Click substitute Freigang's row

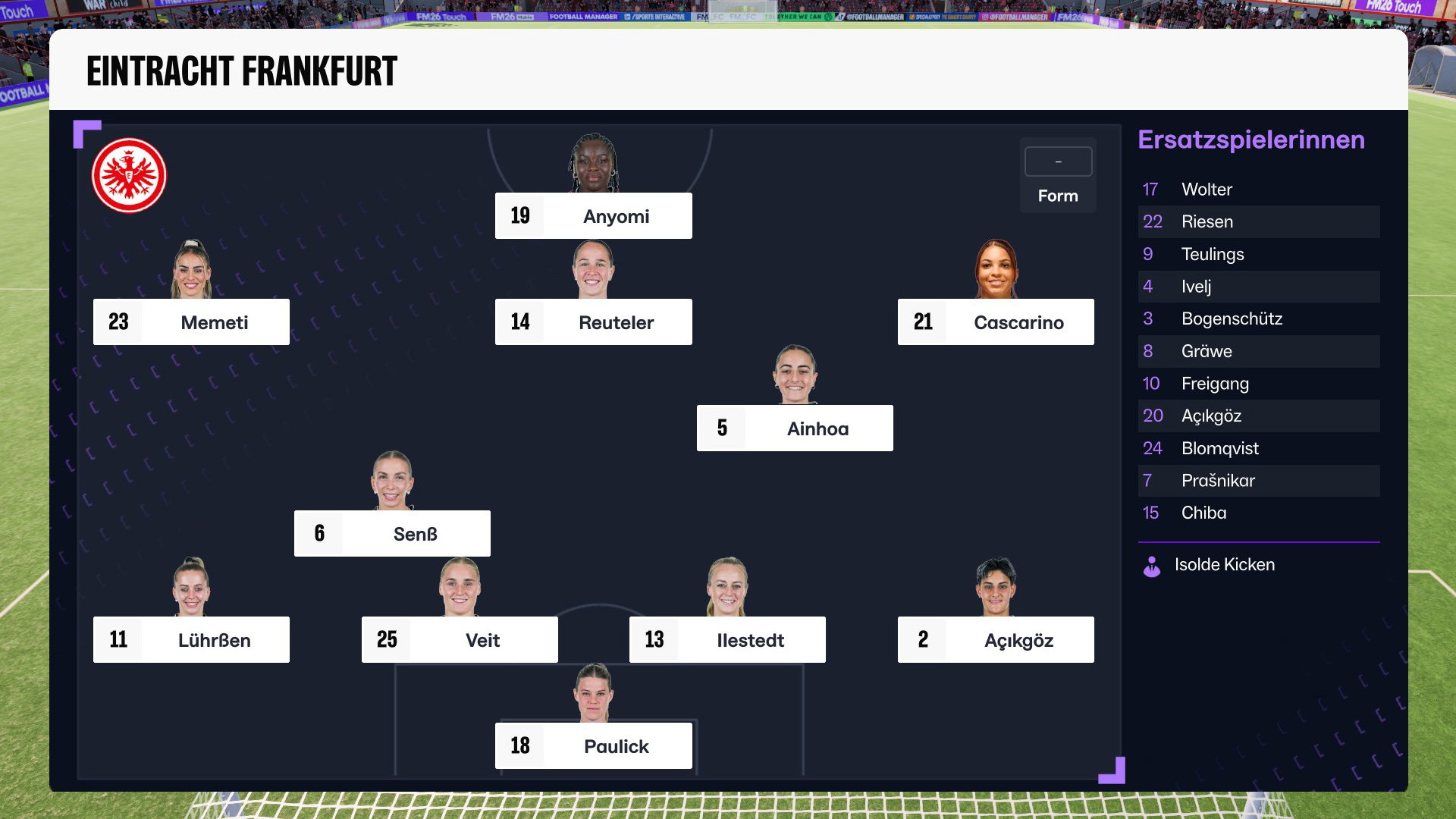tap(1258, 384)
